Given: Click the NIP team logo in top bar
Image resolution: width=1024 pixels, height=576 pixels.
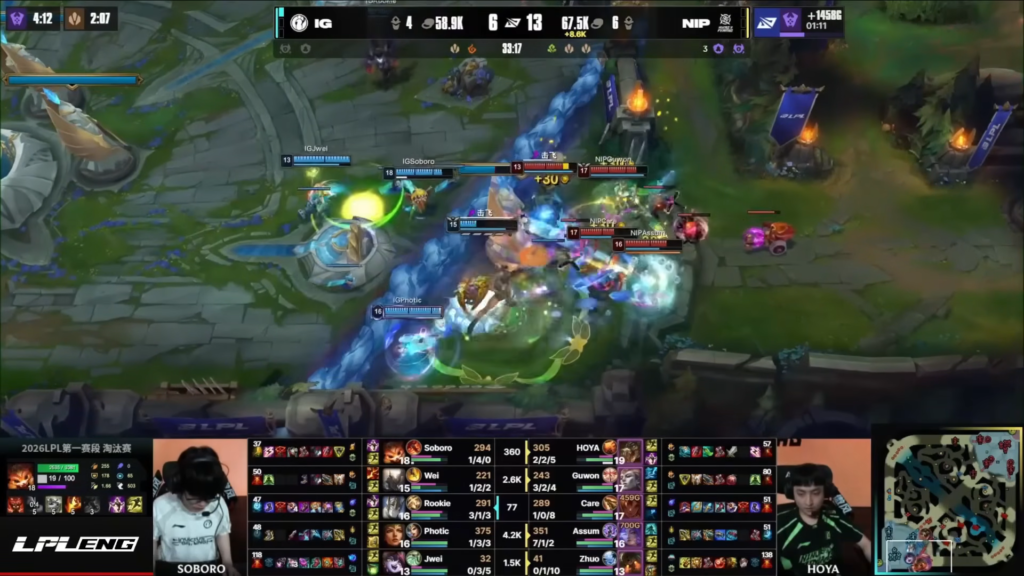Looking at the screenshot, I should (728, 22).
